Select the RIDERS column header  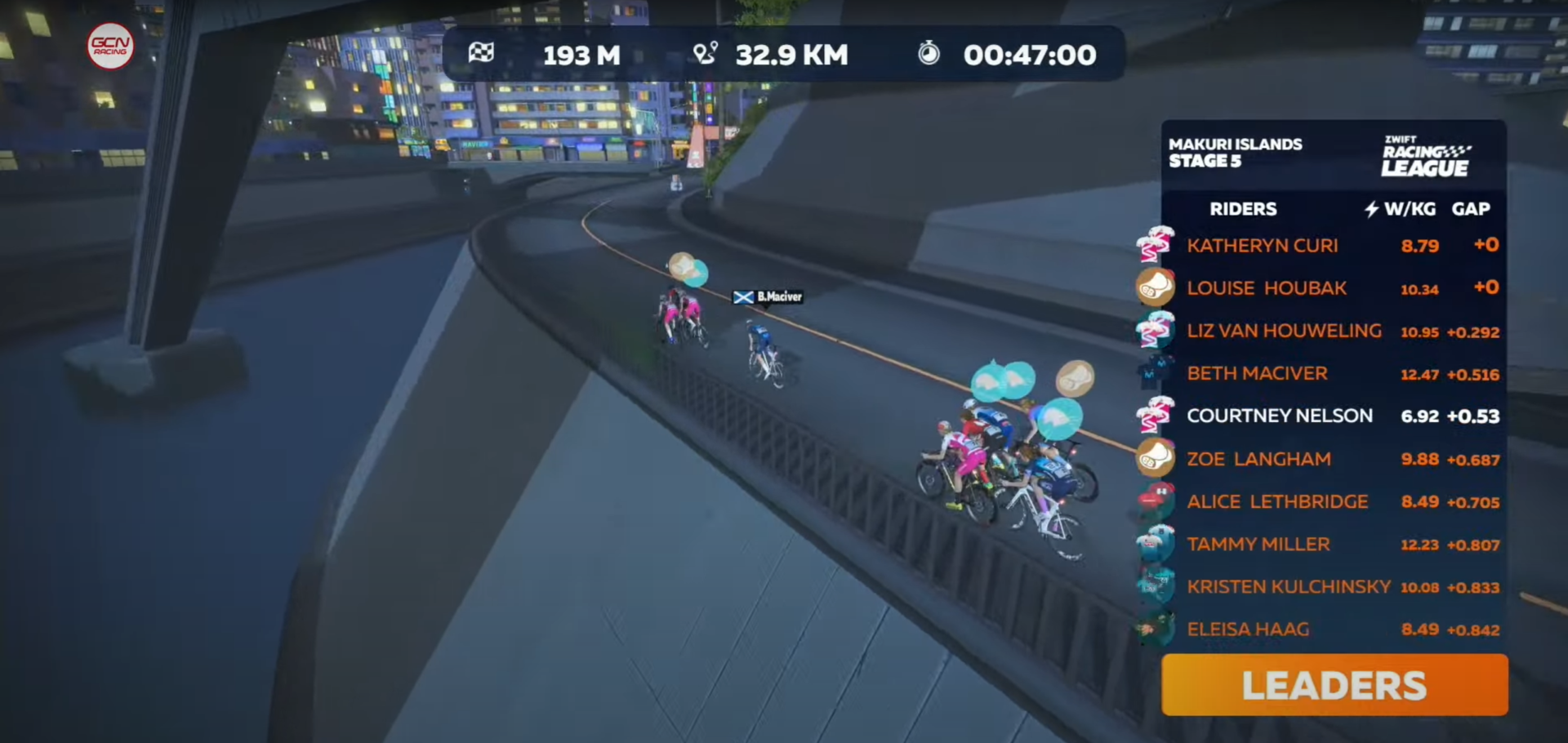(1243, 209)
